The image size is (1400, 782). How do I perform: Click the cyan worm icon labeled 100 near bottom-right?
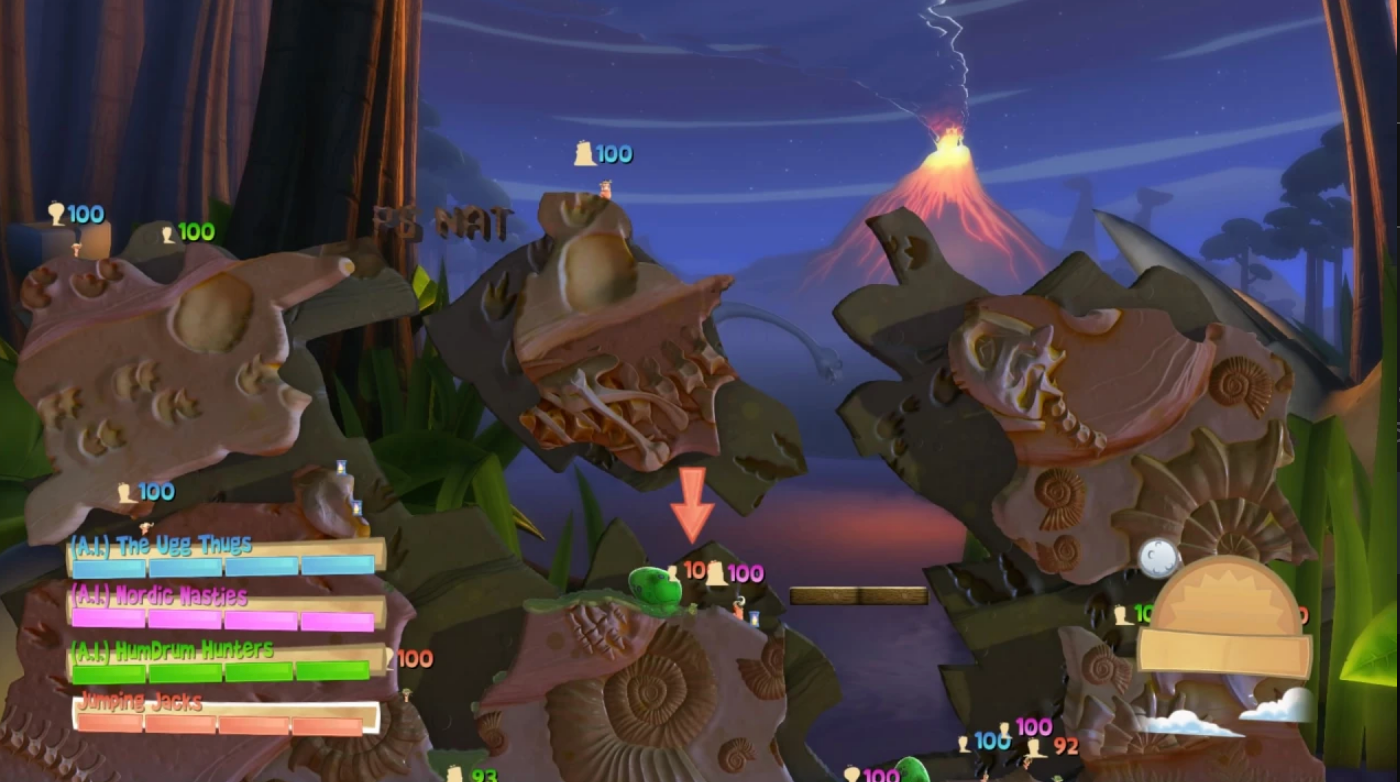(x=963, y=745)
